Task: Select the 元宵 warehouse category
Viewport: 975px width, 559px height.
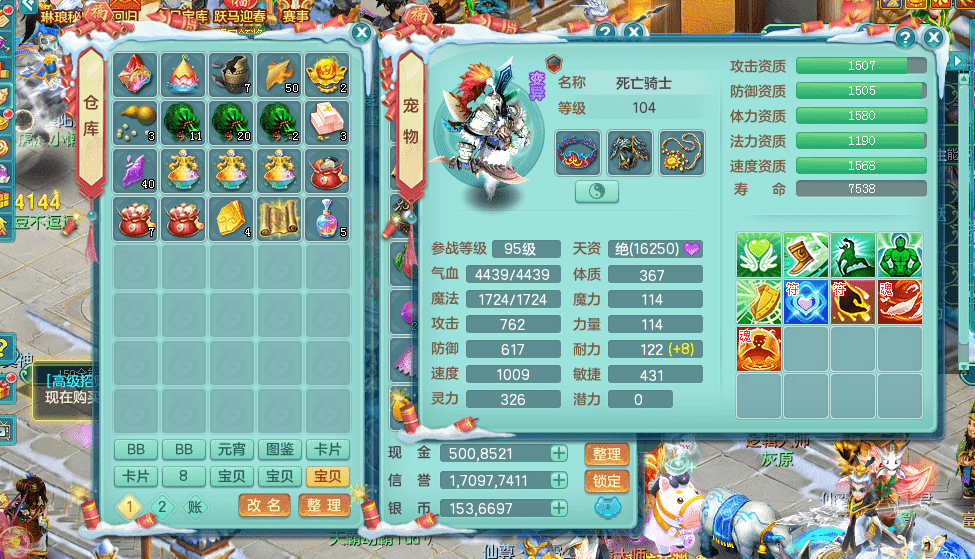Action: pos(233,450)
